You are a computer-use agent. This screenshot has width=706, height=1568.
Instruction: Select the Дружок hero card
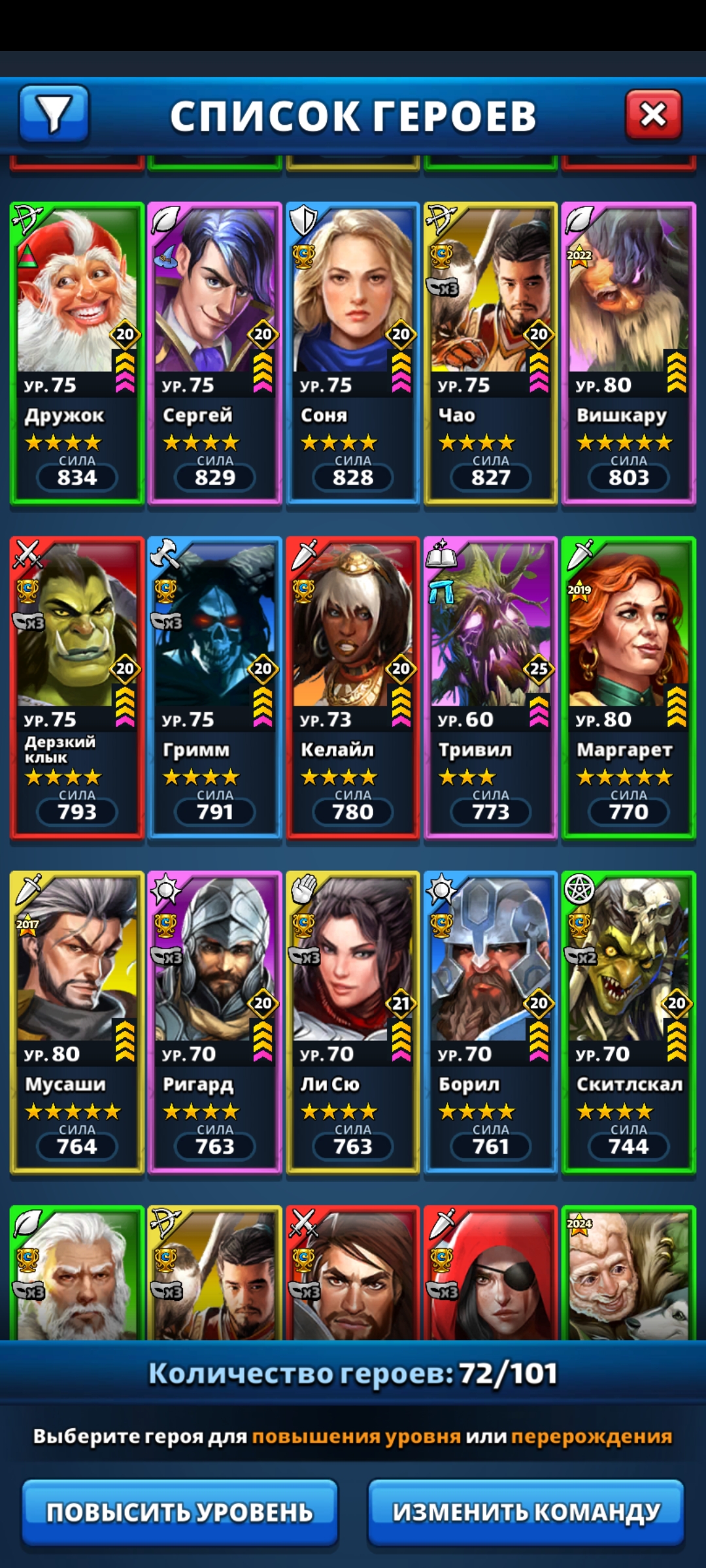click(77, 353)
